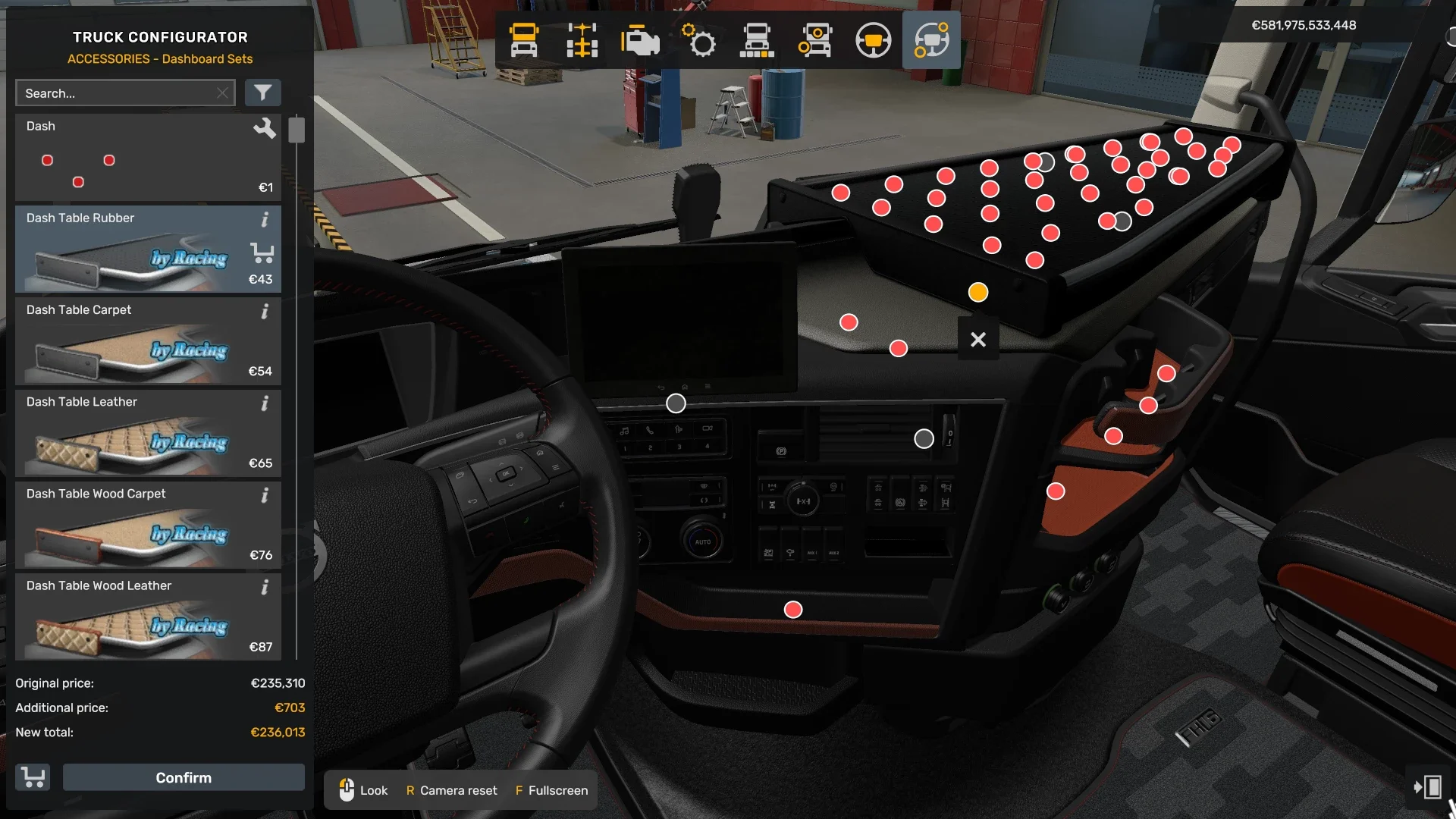Toggle the gray slot marker near the center console

pyautogui.click(x=924, y=438)
